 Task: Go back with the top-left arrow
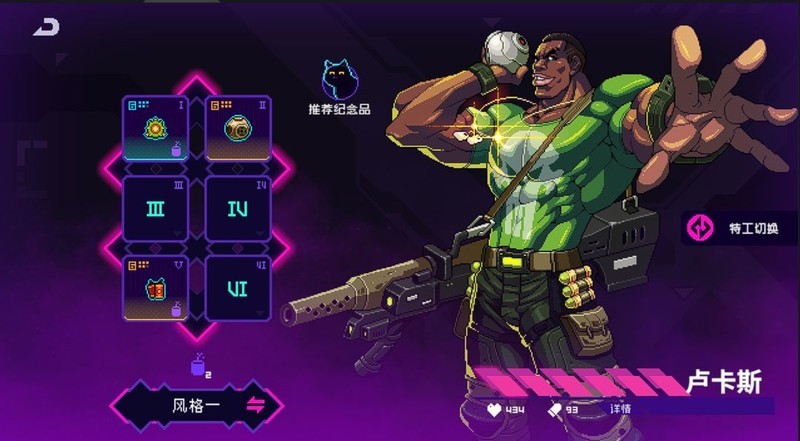pos(46,28)
